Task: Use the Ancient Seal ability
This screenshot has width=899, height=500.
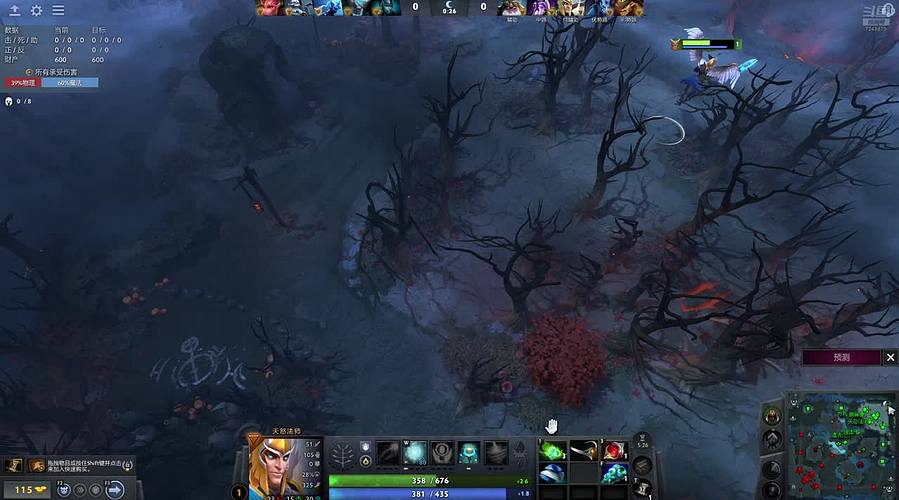Action: pyautogui.click(x=442, y=453)
